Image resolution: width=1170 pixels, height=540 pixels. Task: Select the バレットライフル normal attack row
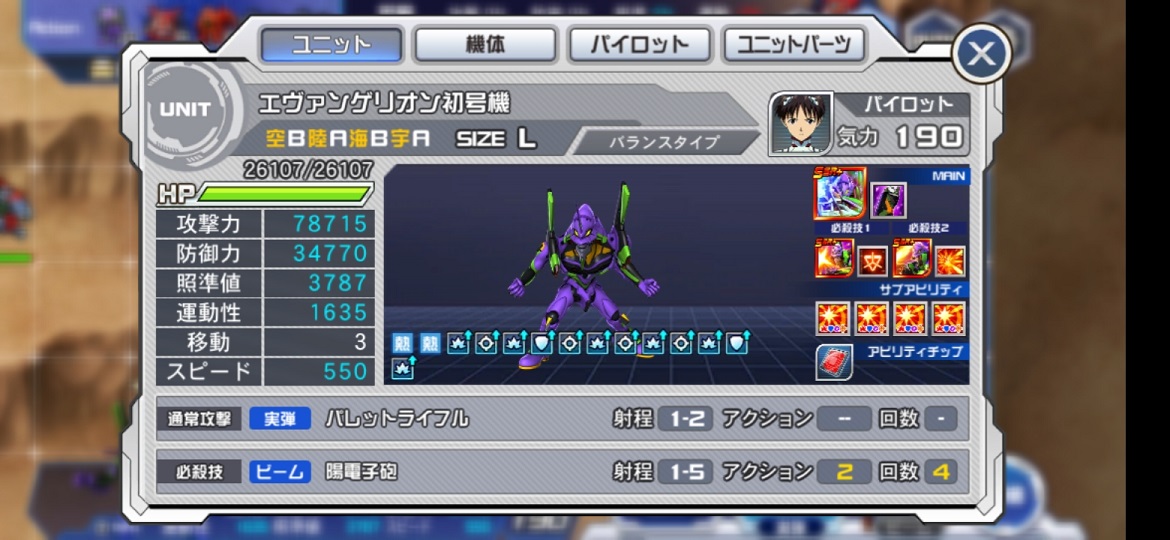(562, 419)
